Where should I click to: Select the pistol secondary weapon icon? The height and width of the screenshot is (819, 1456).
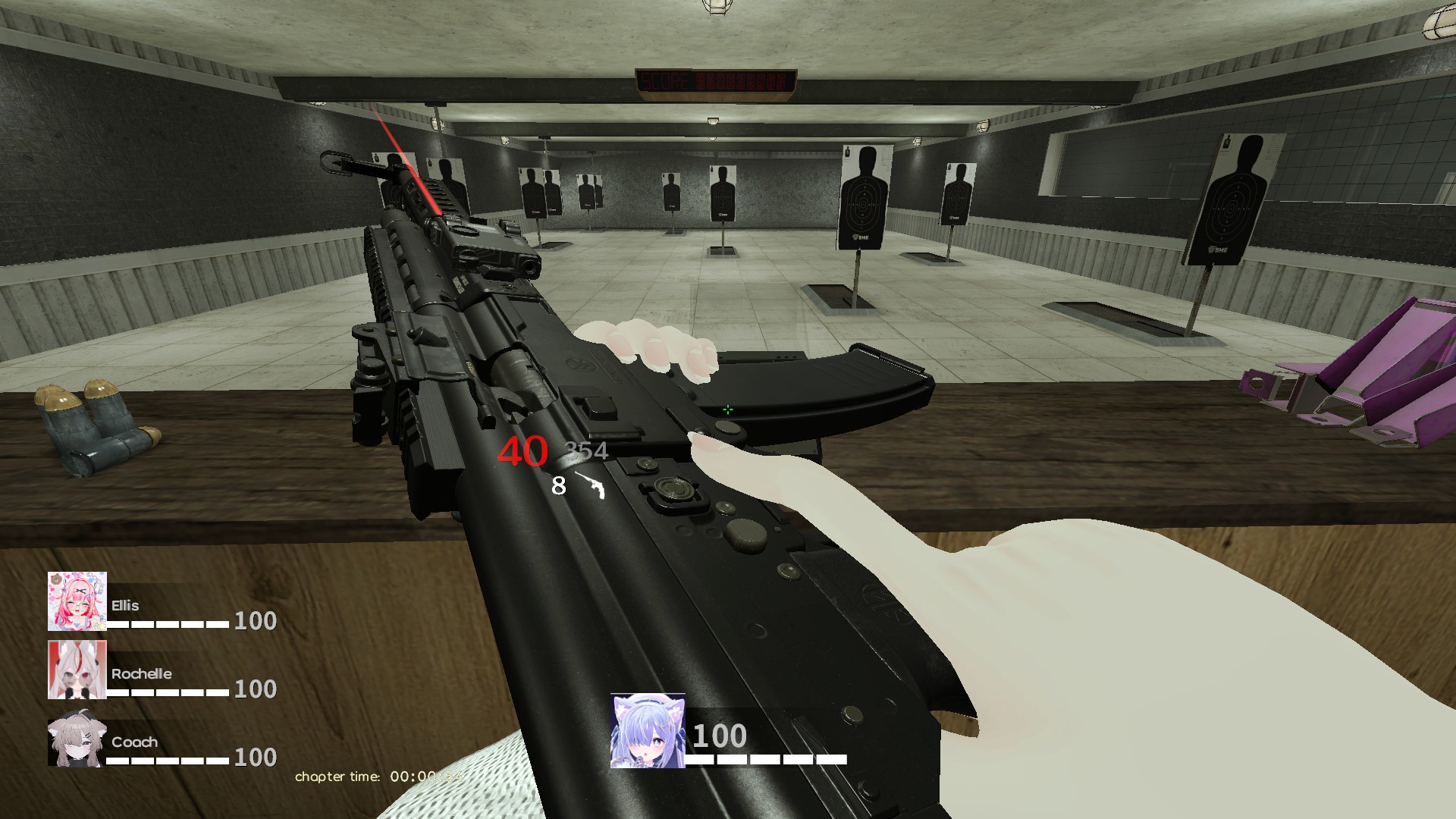point(591,485)
